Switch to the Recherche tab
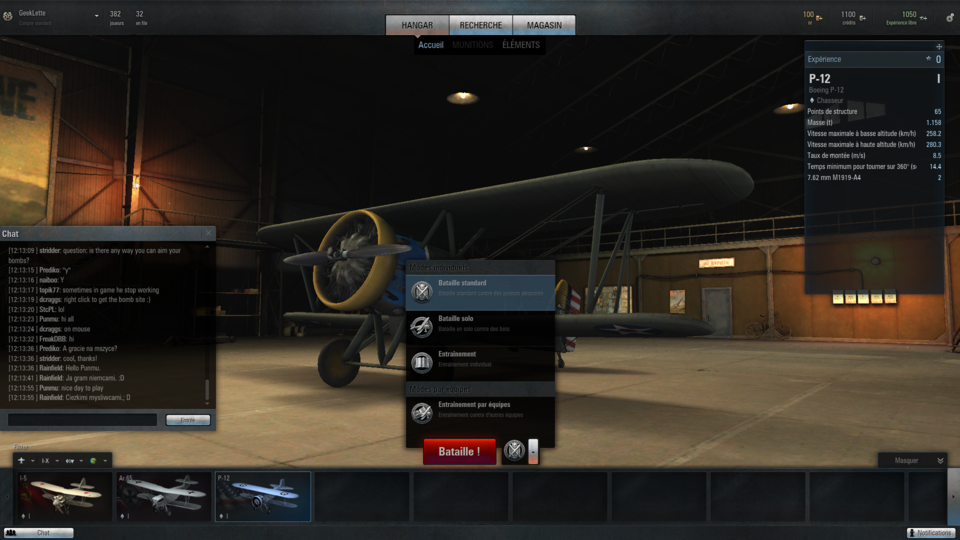The image size is (960, 540). tap(481, 25)
